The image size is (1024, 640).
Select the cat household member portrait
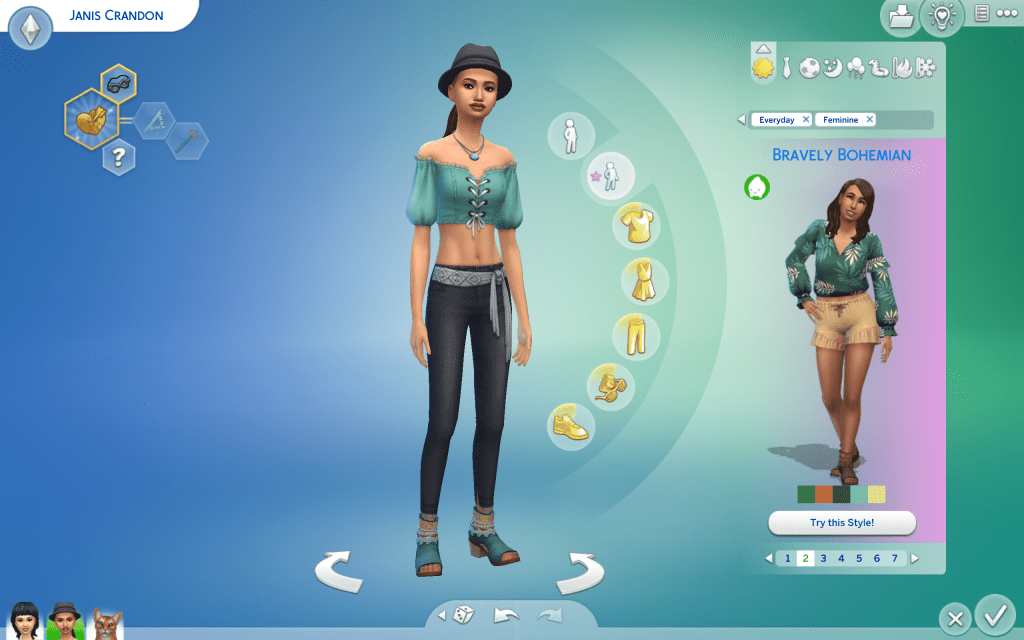(x=107, y=622)
